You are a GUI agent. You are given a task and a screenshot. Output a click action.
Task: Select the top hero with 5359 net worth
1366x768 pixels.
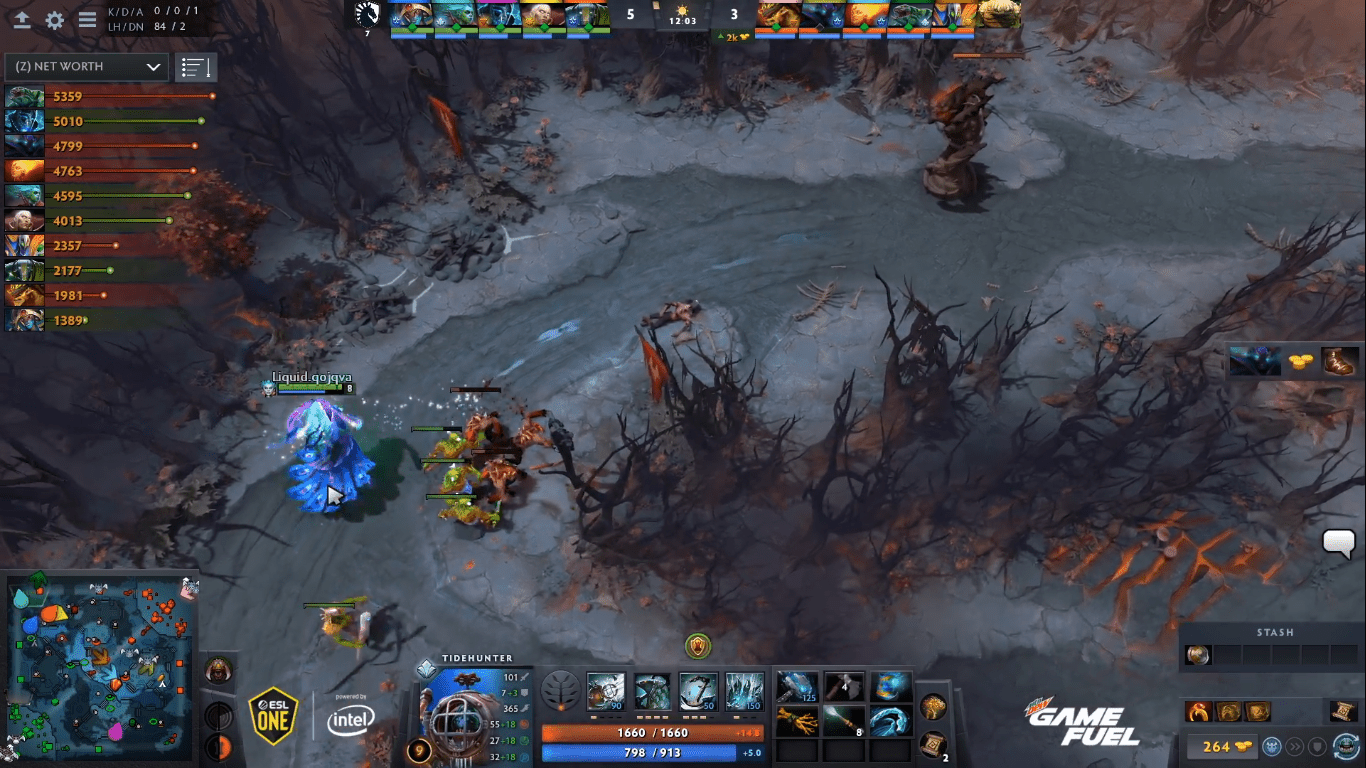(x=25, y=97)
